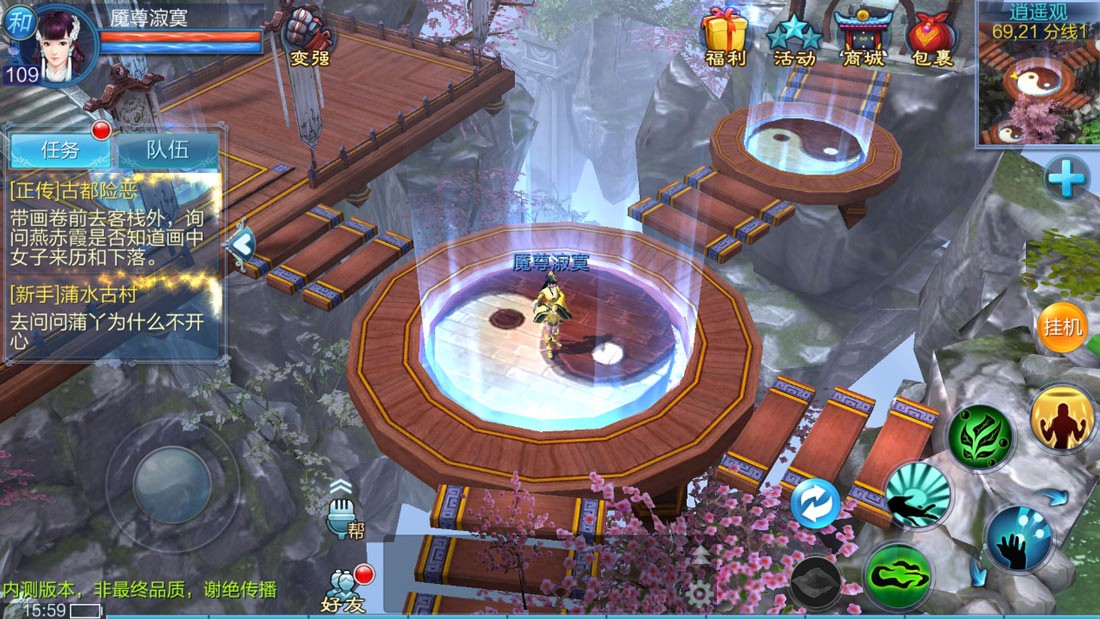Open the 福利 gift box menu
1100x619 pixels.
726,36
